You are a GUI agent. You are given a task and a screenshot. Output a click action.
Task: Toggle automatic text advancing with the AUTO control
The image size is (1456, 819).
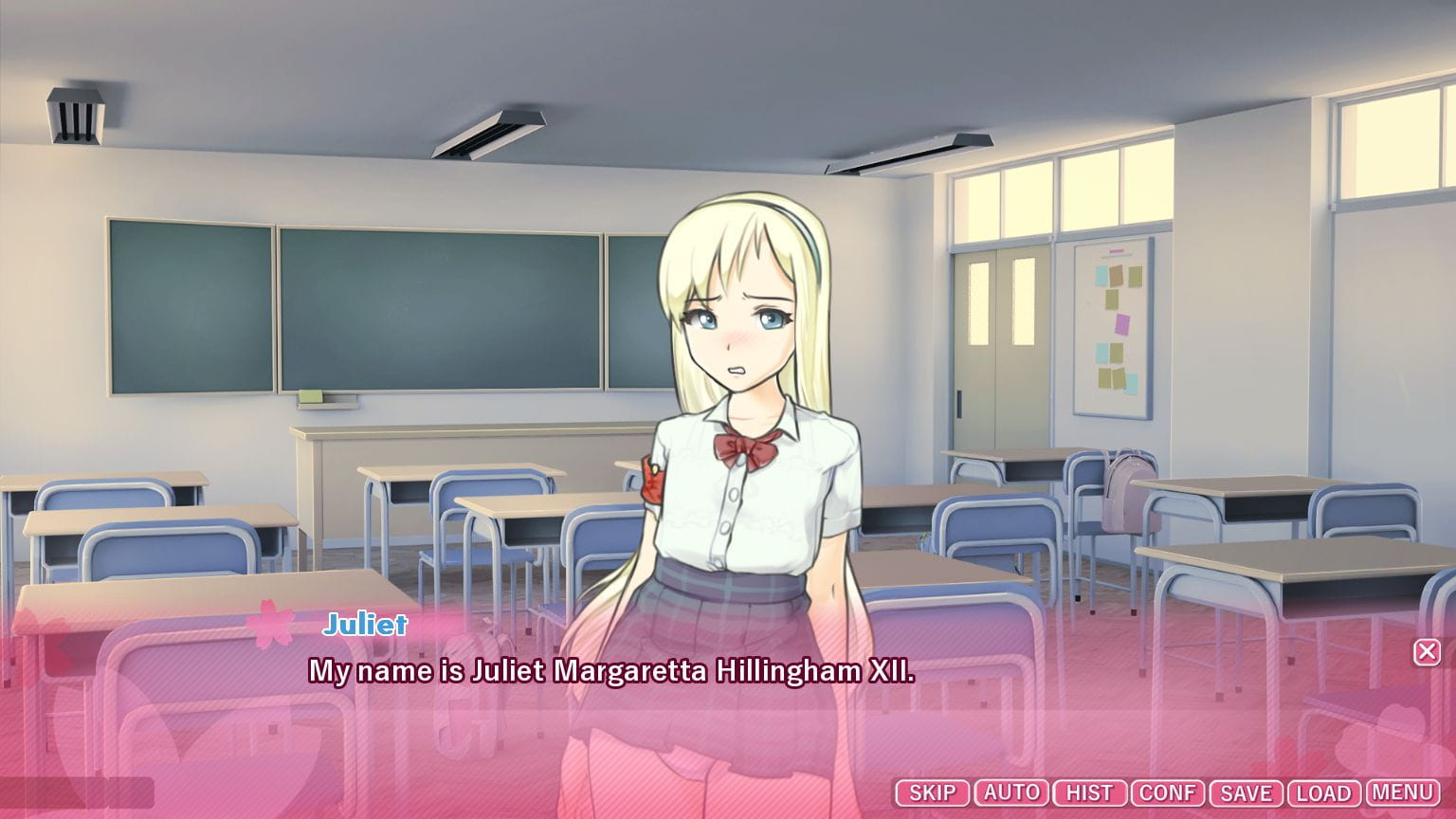click(1011, 792)
